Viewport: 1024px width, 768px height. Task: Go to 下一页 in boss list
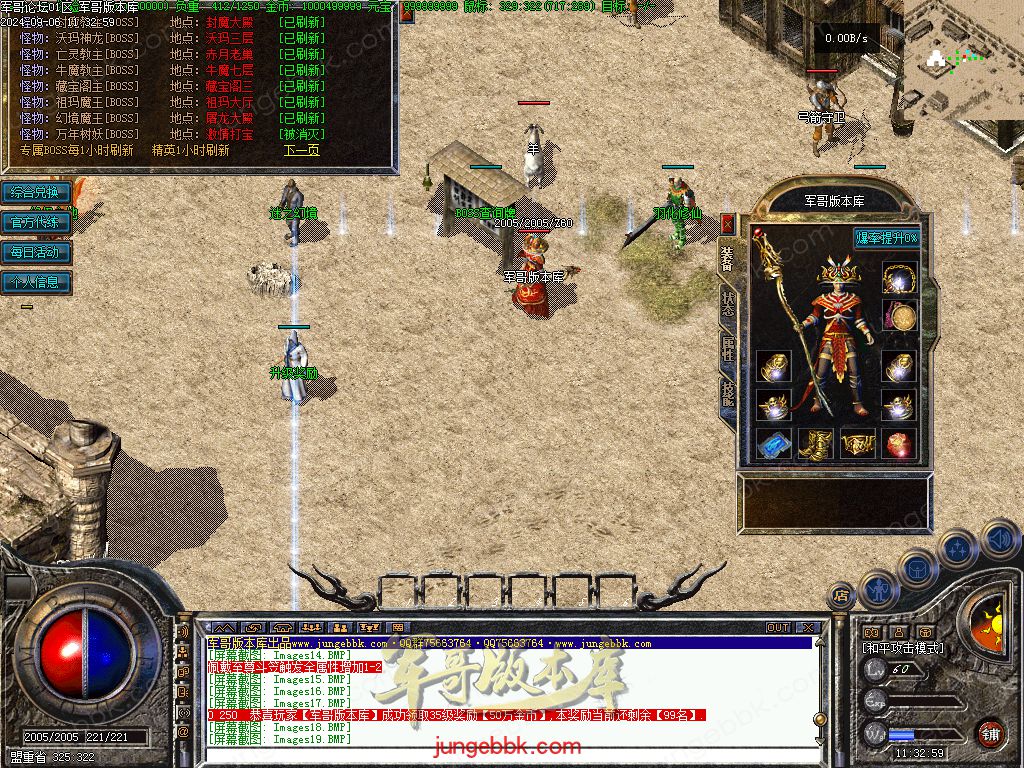(301, 150)
